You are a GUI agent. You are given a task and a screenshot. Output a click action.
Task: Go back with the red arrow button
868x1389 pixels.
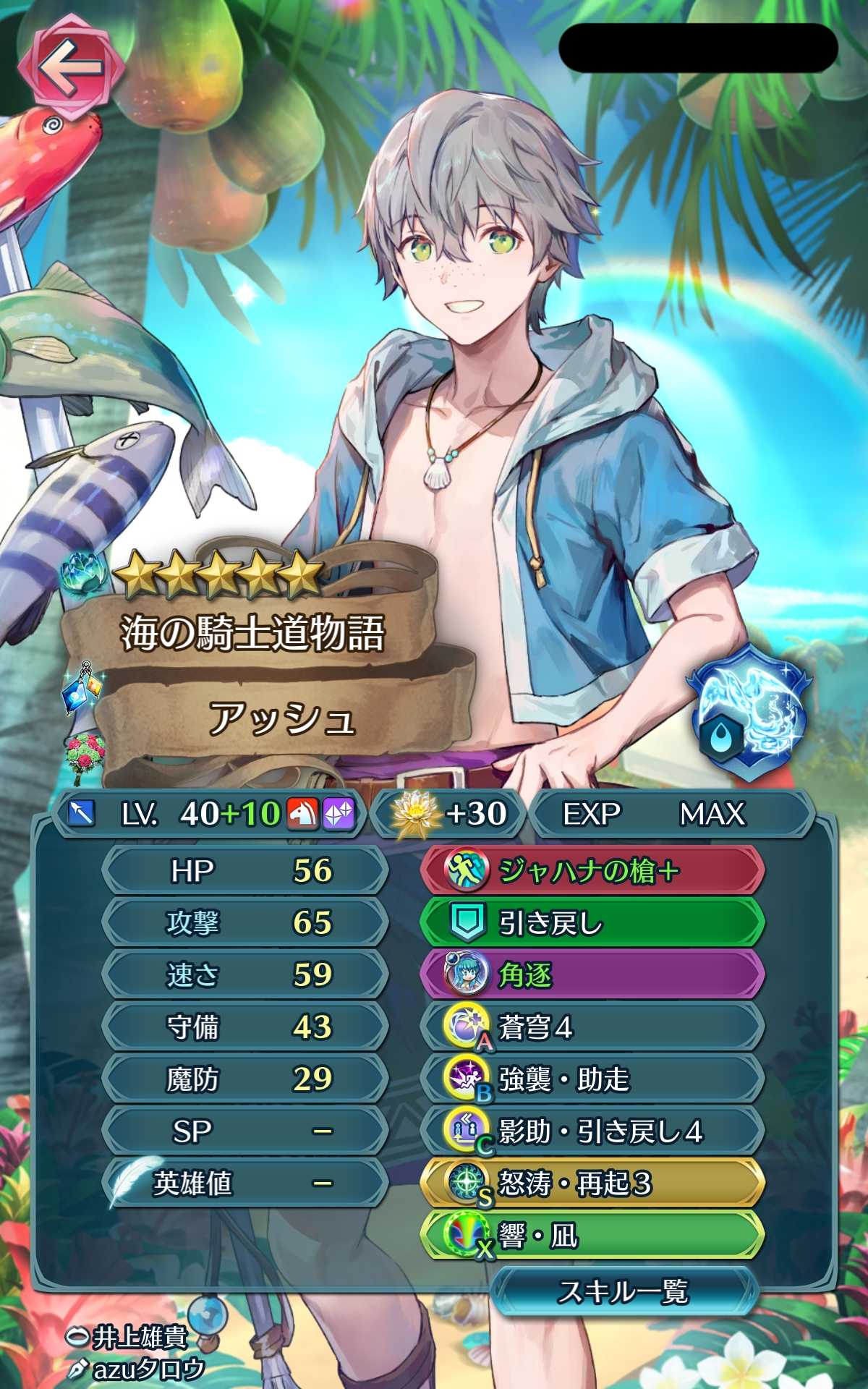(70, 69)
